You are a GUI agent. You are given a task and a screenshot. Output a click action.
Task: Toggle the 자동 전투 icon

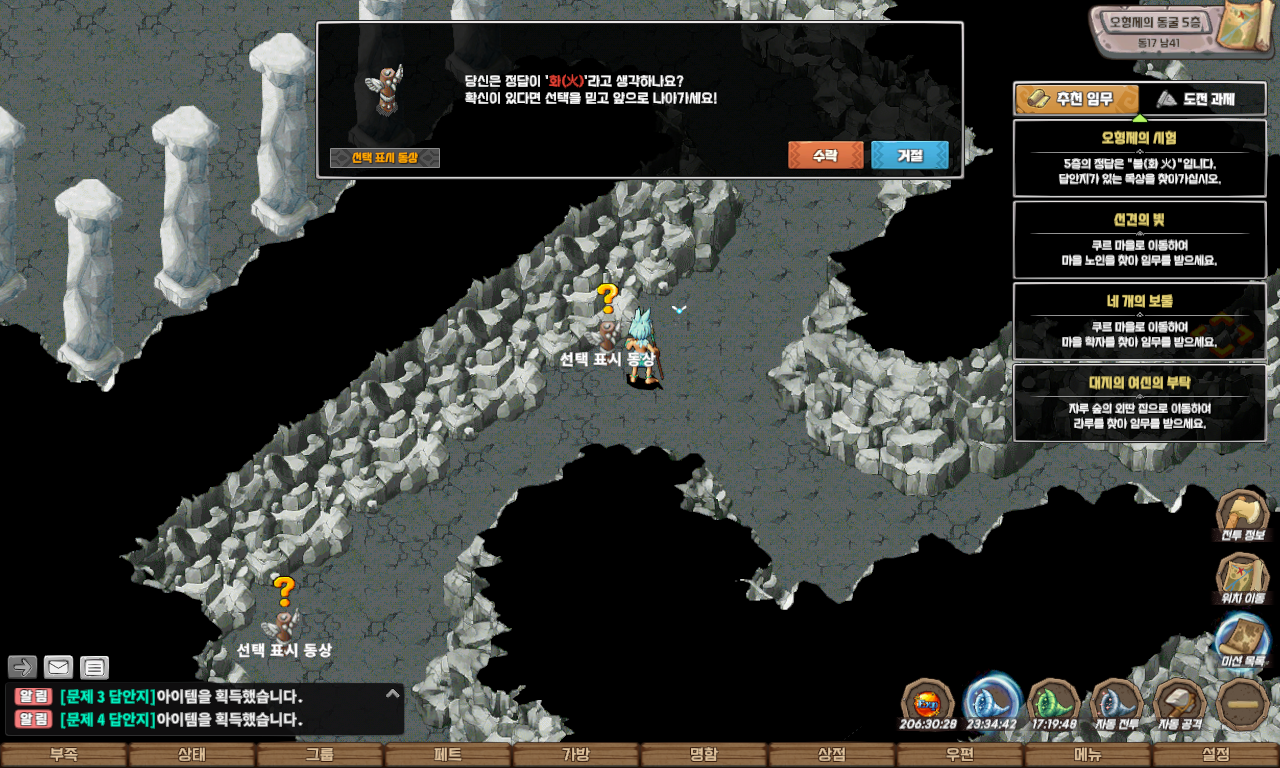[1116, 703]
